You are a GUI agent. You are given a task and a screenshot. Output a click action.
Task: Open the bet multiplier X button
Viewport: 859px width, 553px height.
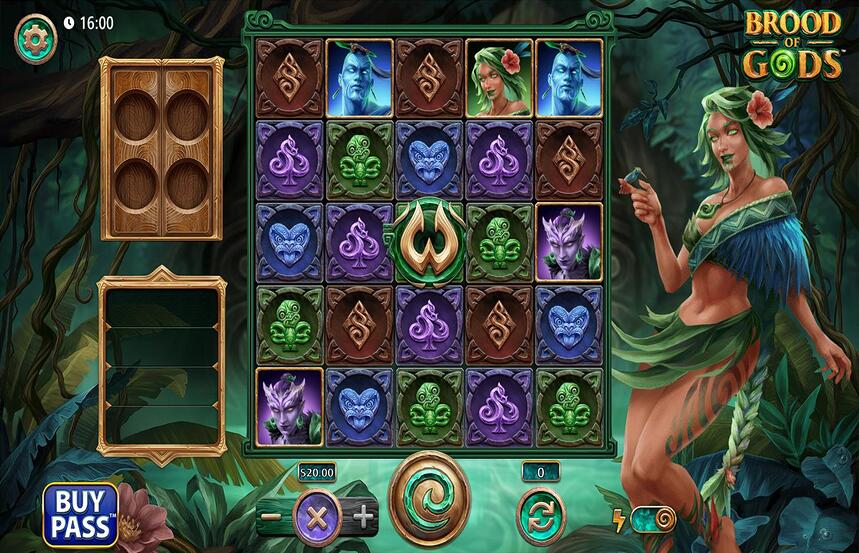tap(317, 517)
